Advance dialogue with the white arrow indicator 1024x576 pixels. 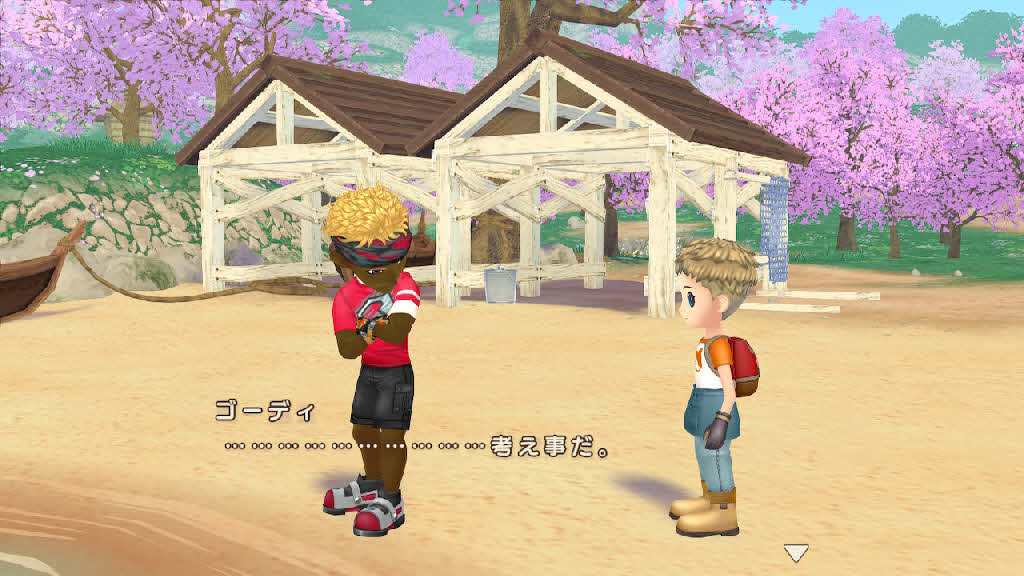pos(796,552)
